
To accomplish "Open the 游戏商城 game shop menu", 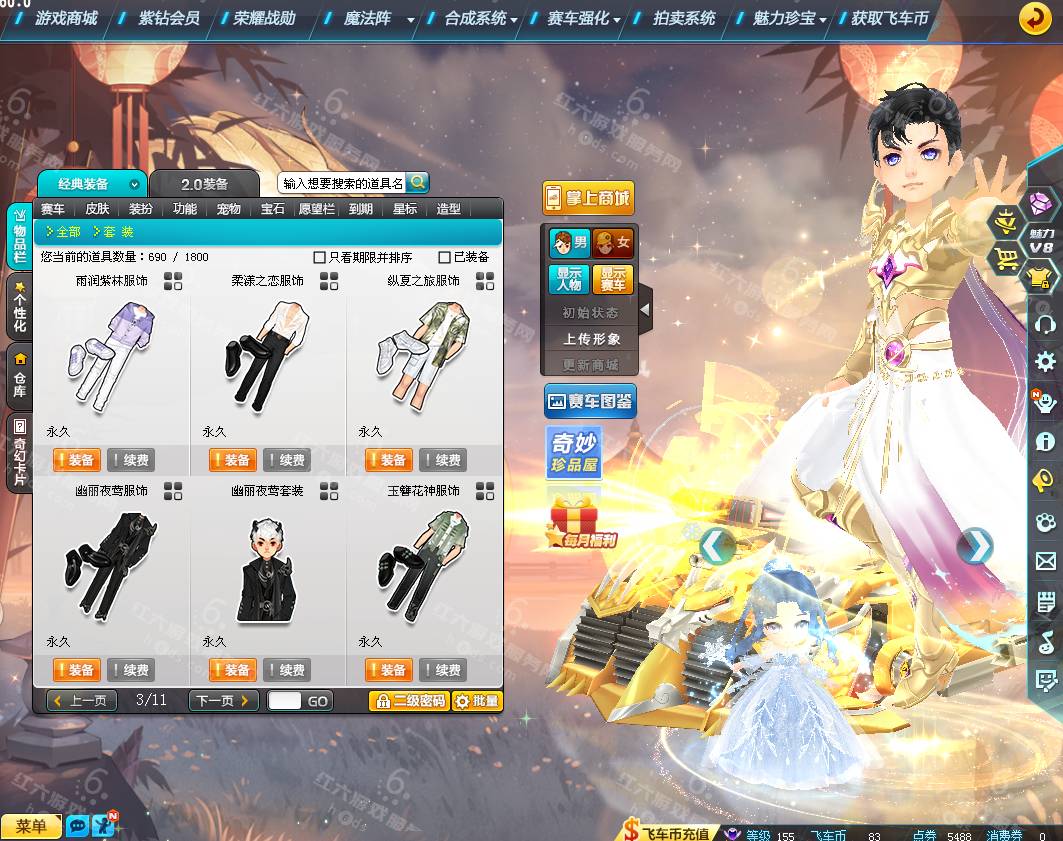I will (66, 18).
